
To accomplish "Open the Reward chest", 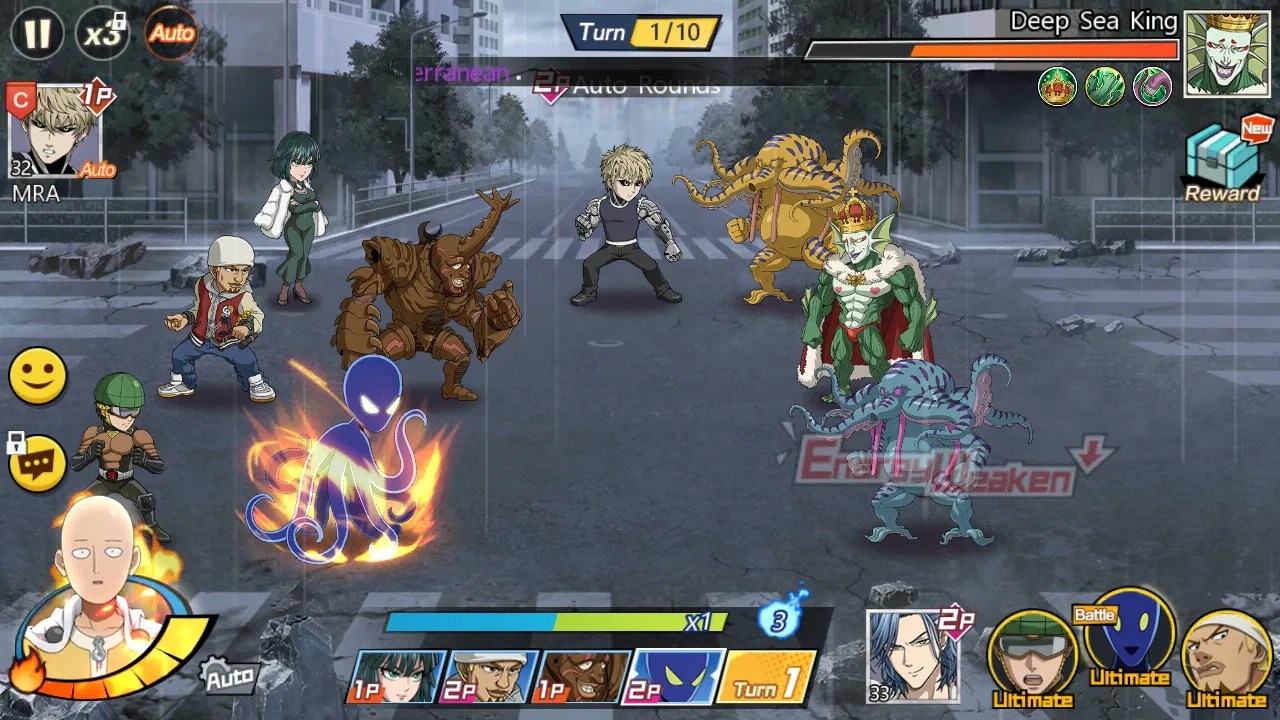I will pyautogui.click(x=1222, y=161).
